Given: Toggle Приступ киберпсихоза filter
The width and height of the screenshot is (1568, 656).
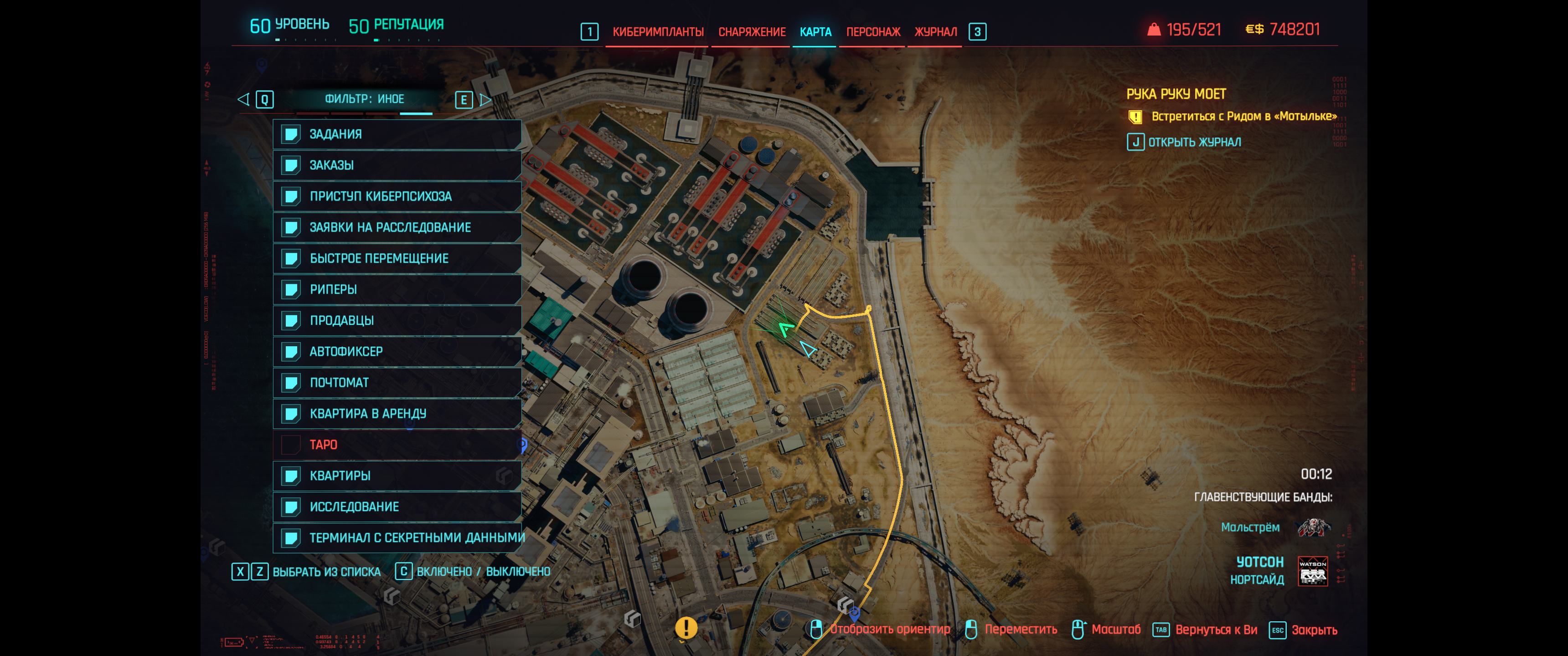Looking at the screenshot, I should (x=397, y=196).
